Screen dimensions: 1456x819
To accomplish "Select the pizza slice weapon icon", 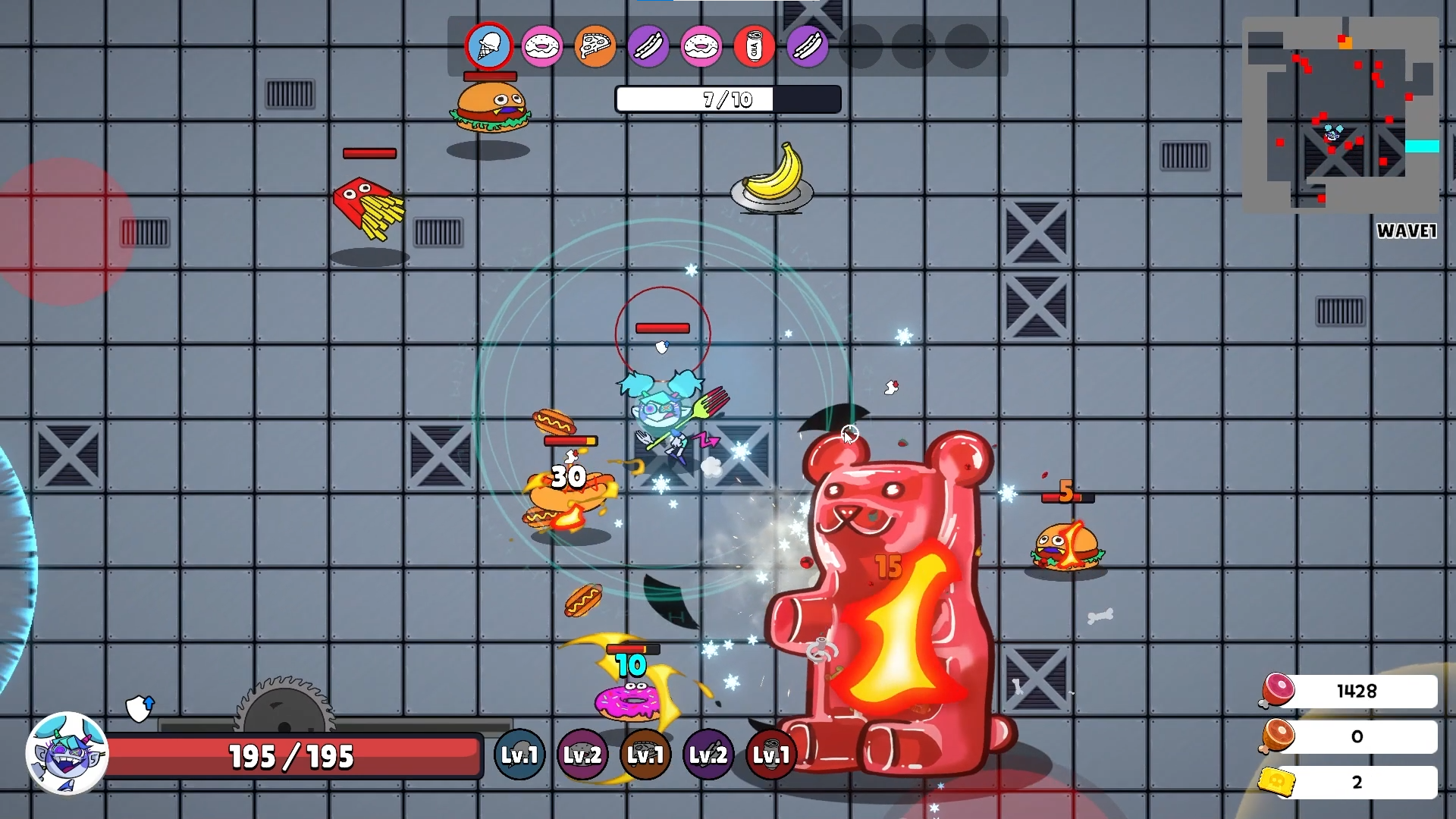I will tap(595, 46).
